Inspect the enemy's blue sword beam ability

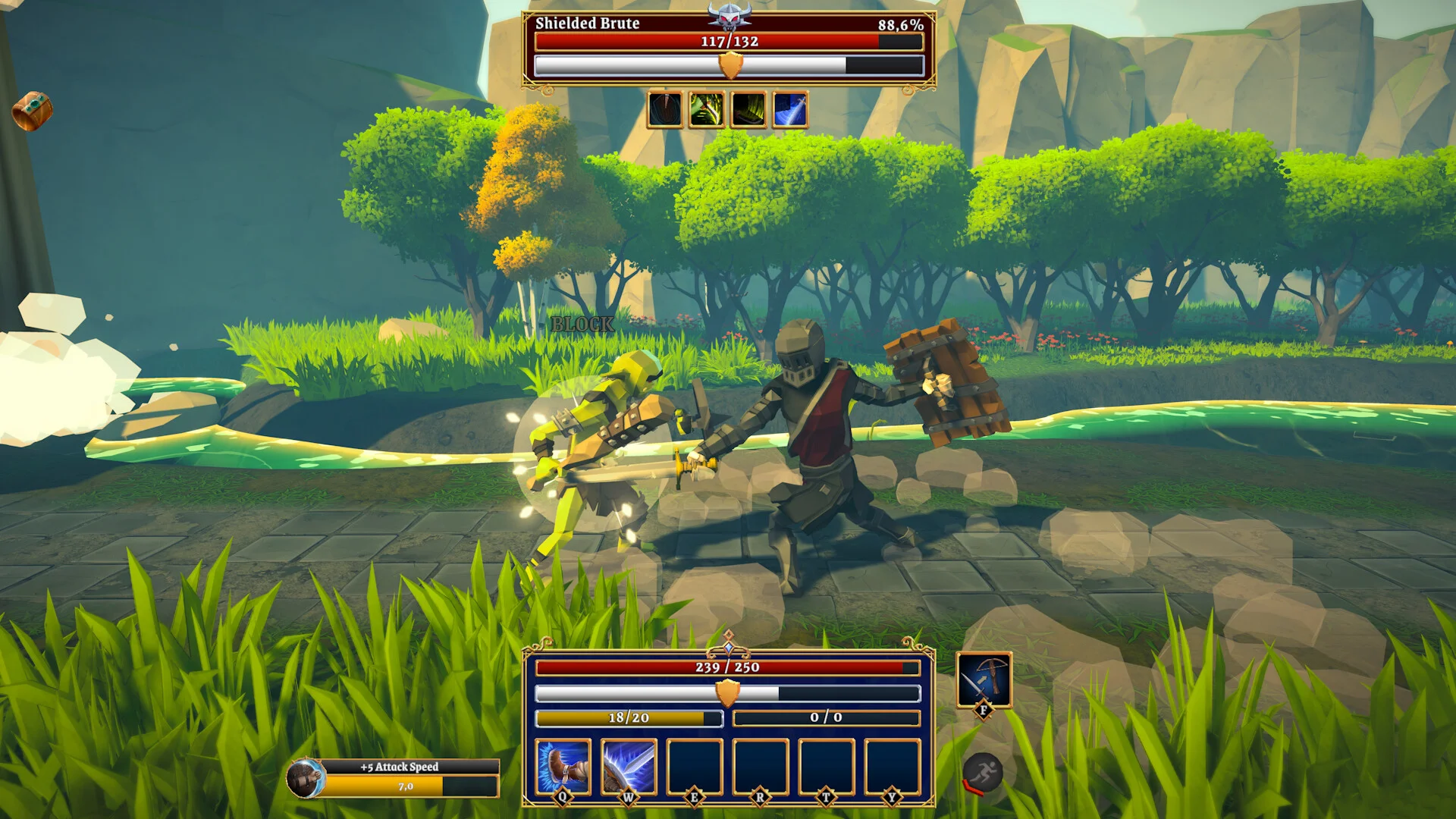(789, 109)
